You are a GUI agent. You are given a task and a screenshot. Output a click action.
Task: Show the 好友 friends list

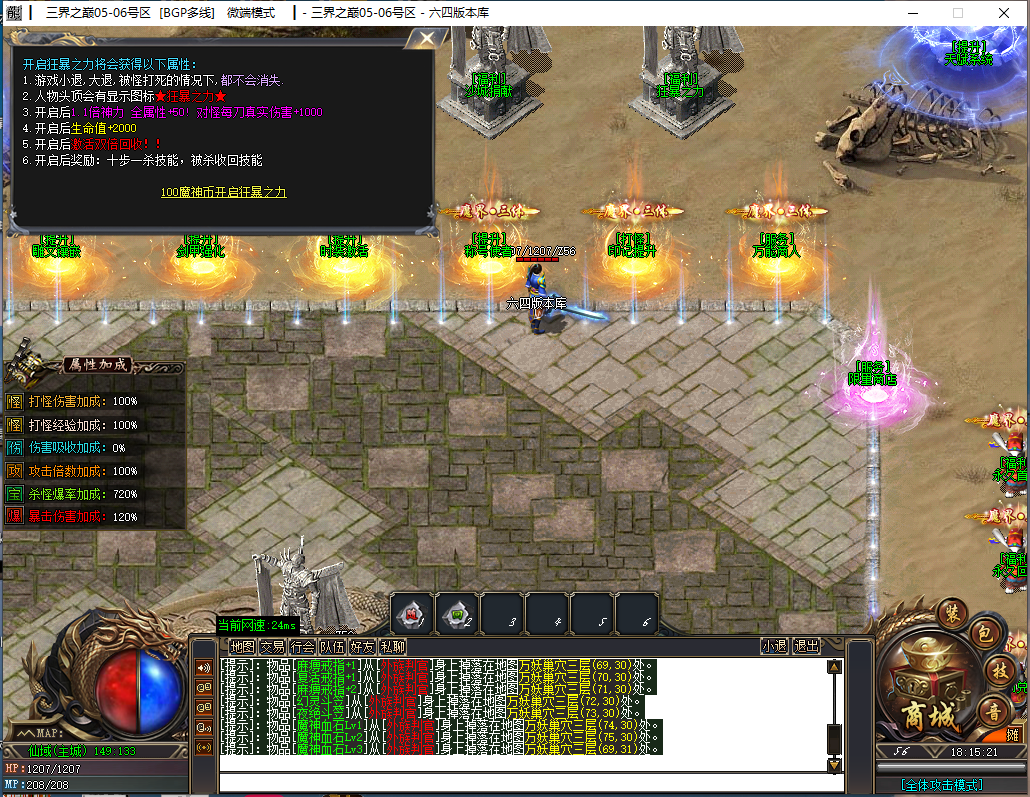362,647
